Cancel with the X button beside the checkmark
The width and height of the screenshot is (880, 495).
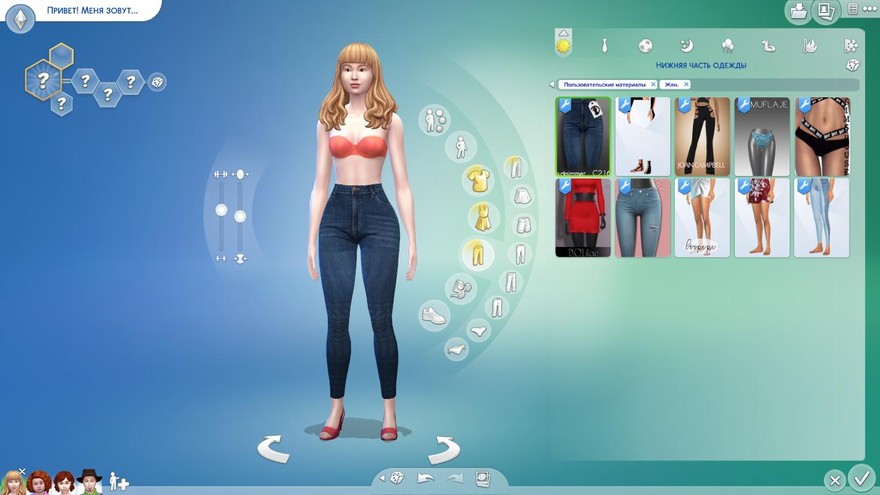pos(834,480)
